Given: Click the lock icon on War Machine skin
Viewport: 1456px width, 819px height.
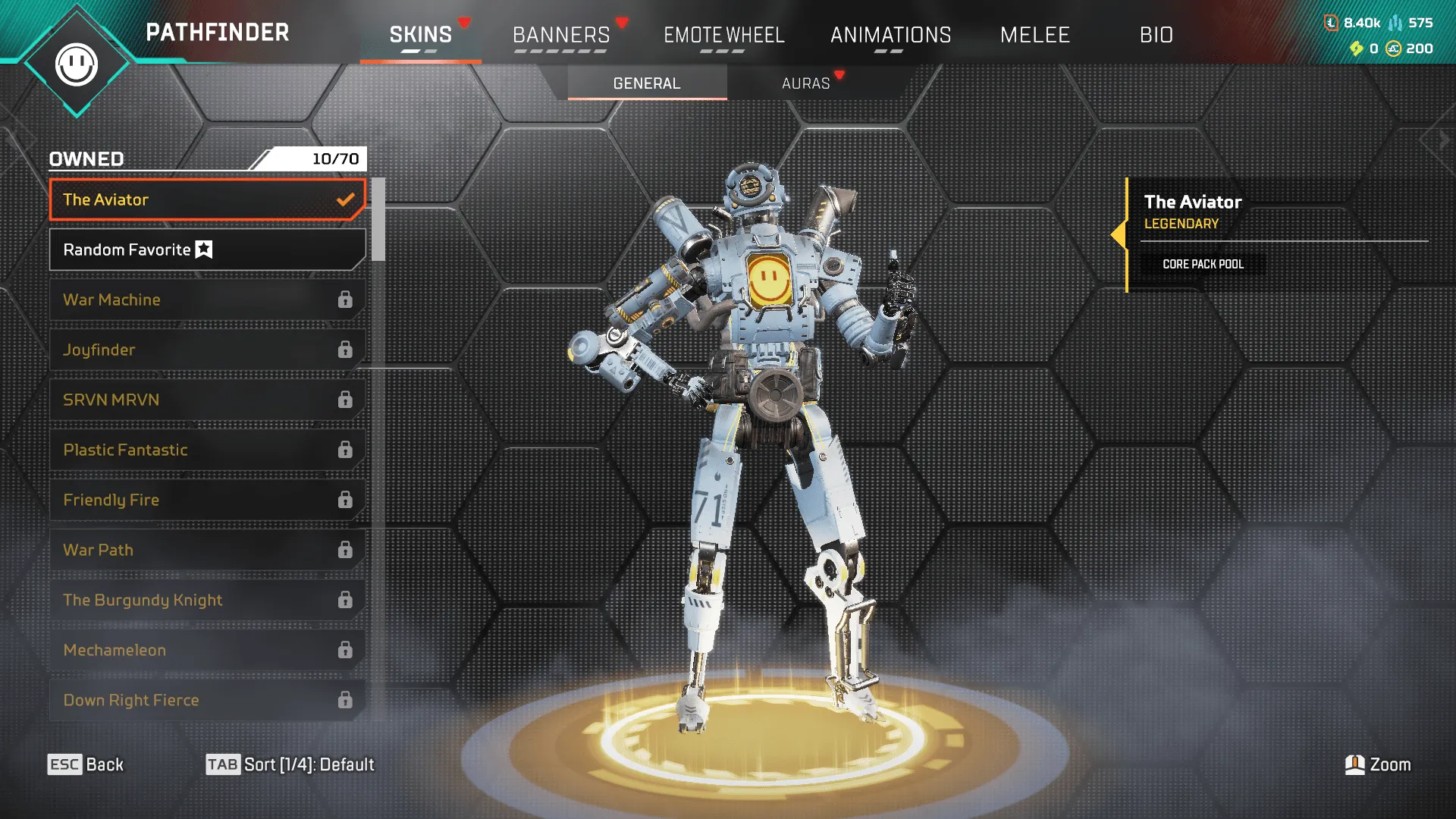Looking at the screenshot, I should [x=346, y=300].
